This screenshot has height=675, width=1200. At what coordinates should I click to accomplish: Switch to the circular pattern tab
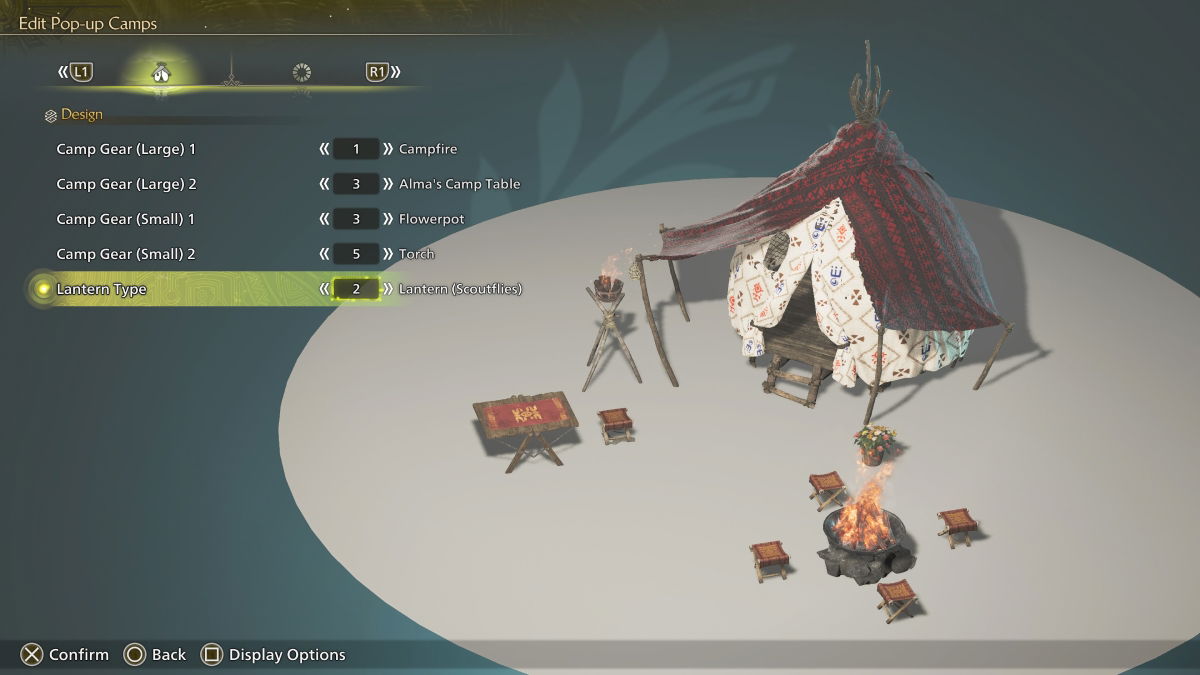tap(301, 72)
